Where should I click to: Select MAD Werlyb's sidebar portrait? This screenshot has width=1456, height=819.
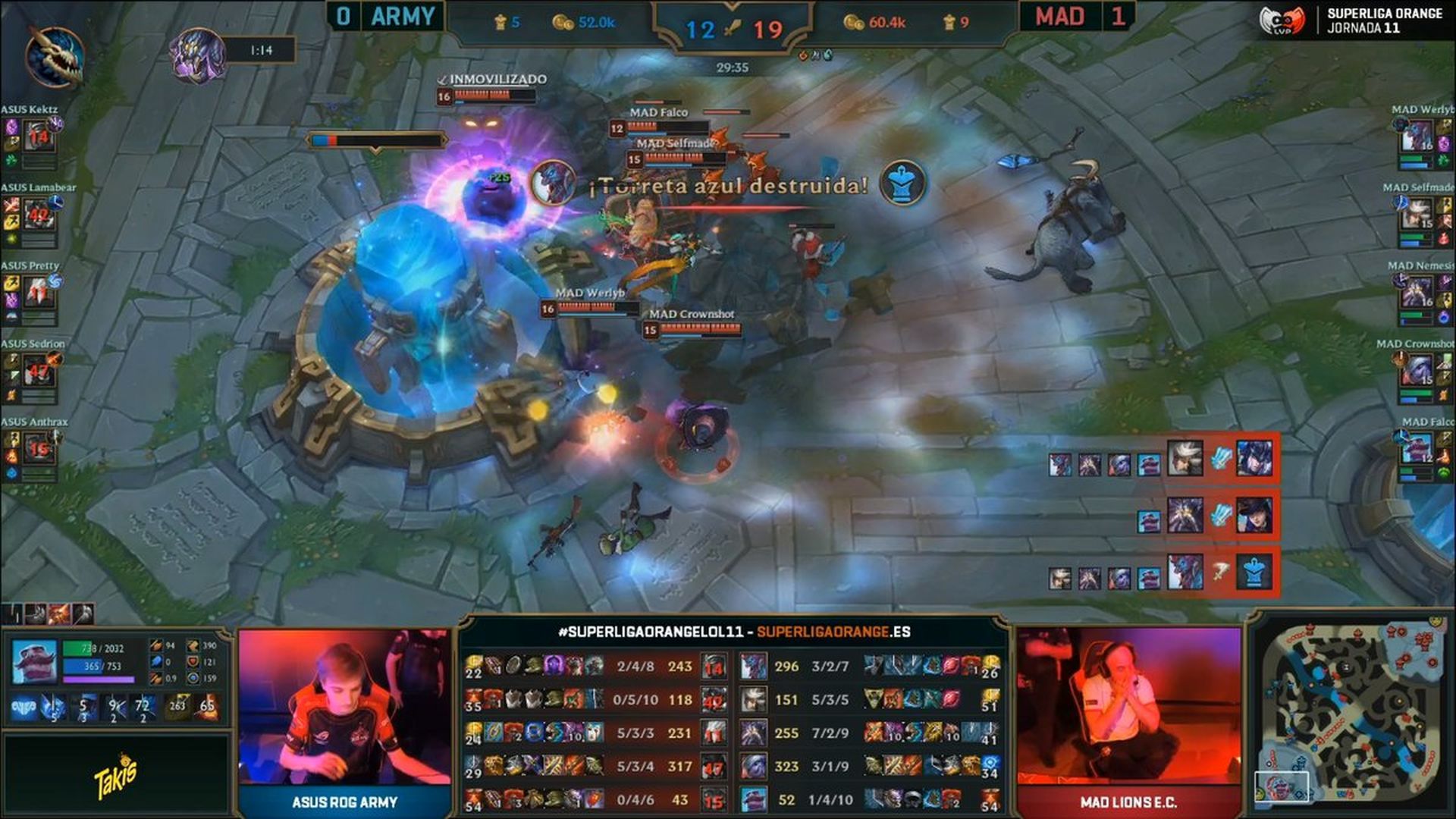click(x=1415, y=137)
